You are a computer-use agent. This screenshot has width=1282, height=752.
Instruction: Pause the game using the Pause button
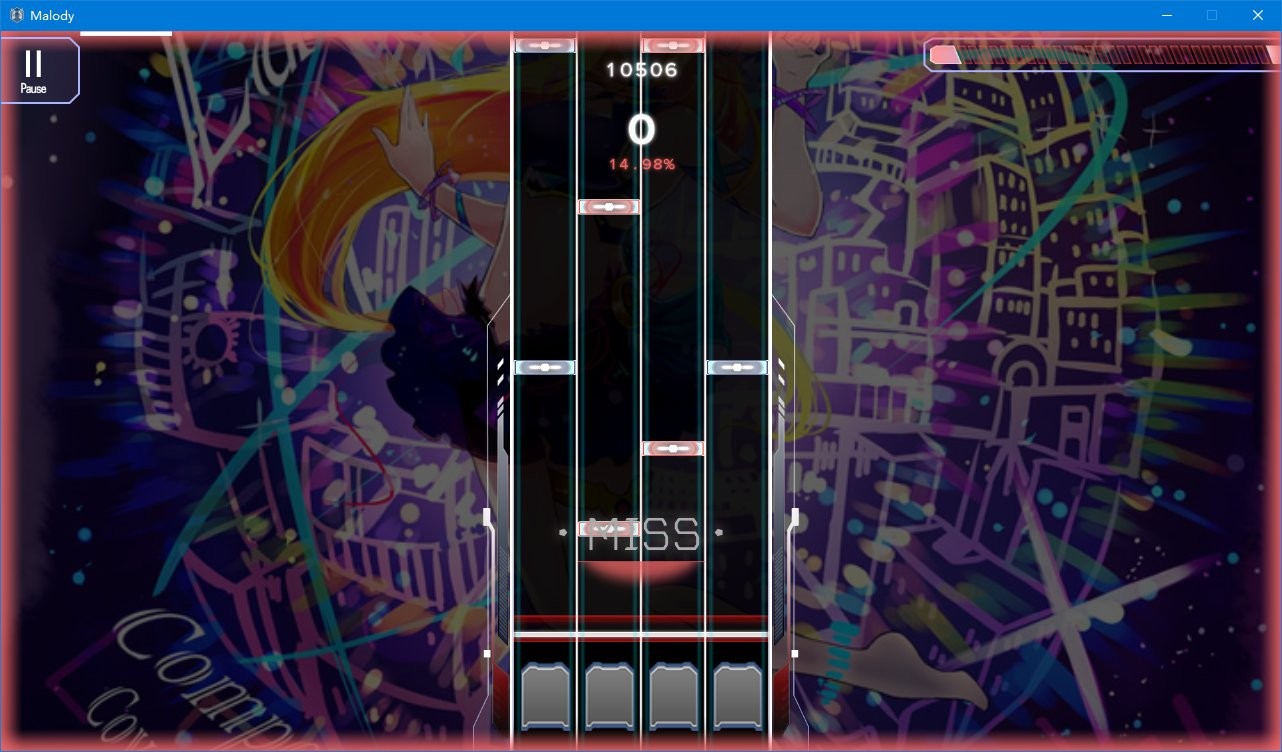pyautogui.click(x=33, y=70)
